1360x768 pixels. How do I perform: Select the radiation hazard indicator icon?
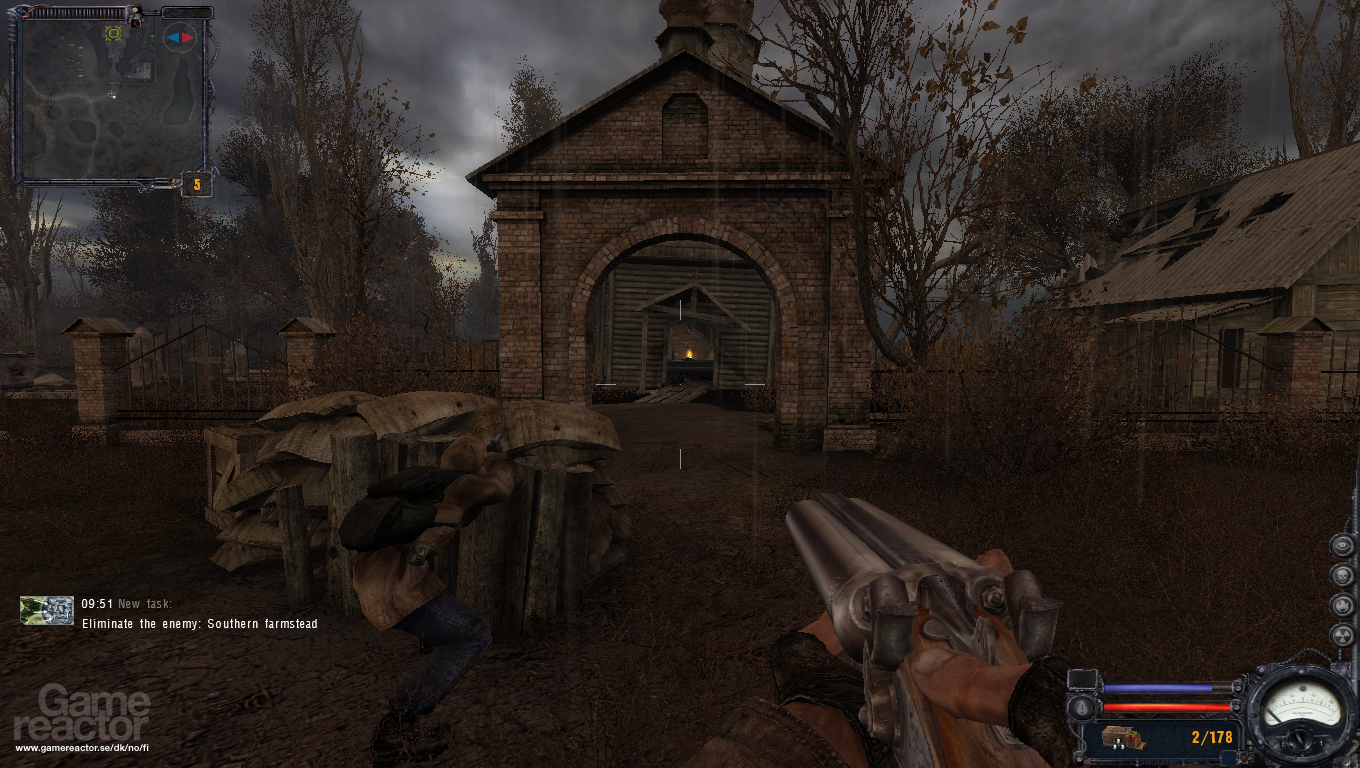[x=1341, y=635]
